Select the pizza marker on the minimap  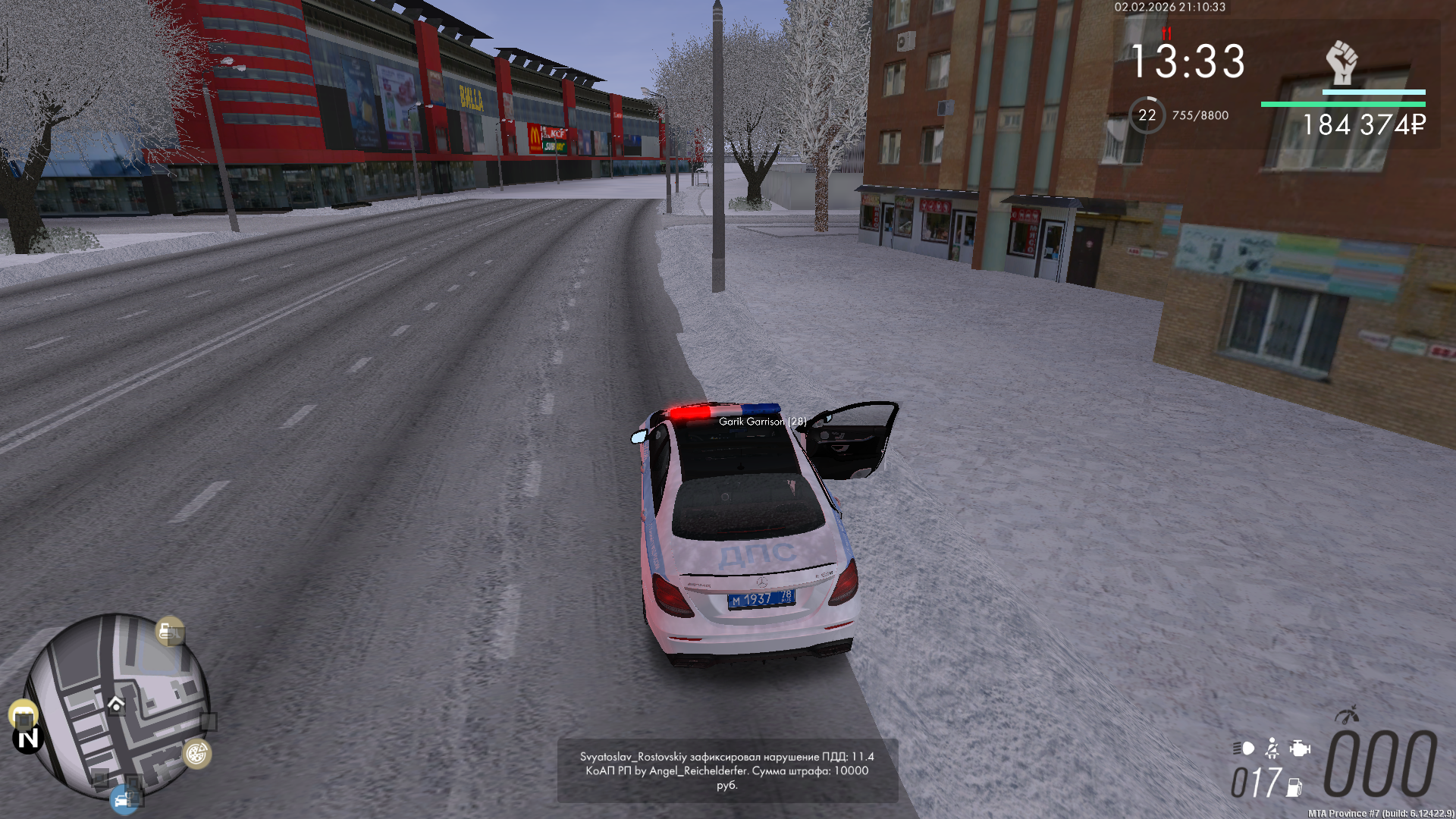(x=196, y=754)
